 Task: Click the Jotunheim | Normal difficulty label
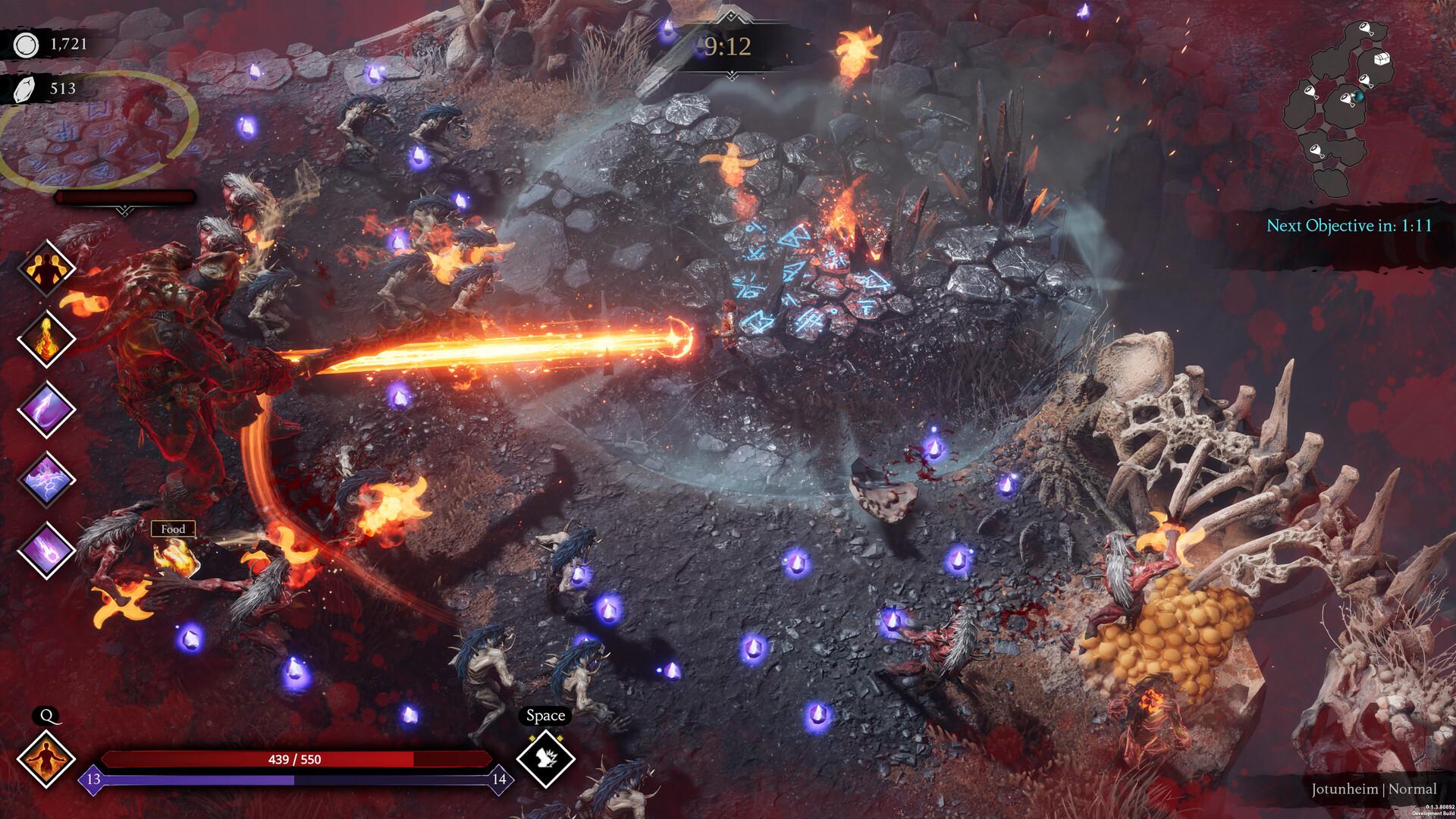pyautogui.click(x=1373, y=788)
